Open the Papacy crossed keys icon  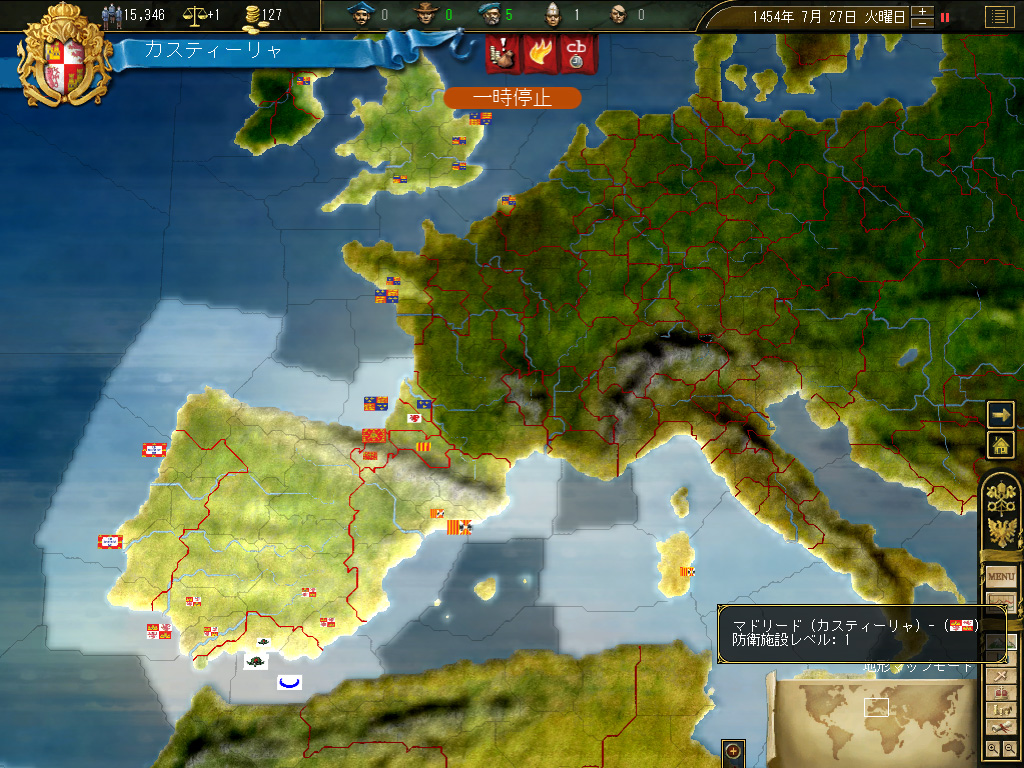(x=1001, y=495)
